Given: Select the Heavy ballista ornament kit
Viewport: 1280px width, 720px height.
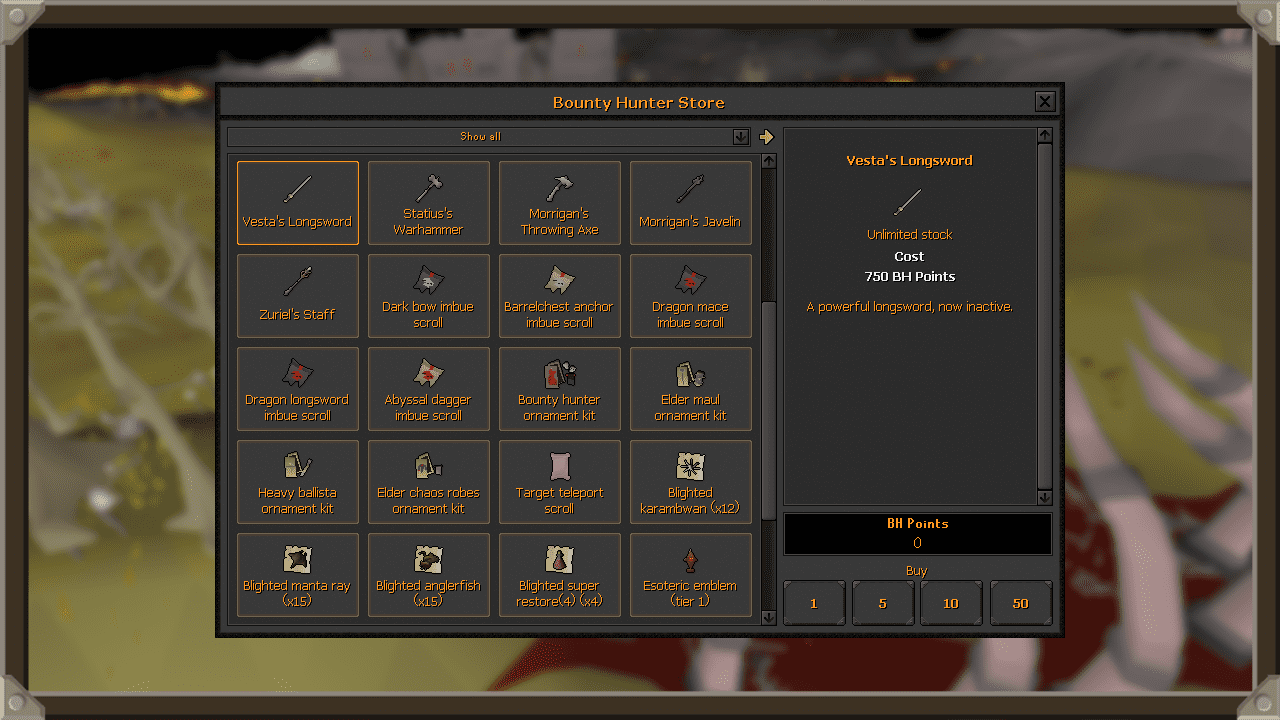Looking at the screenshot, I should [297, 482].
